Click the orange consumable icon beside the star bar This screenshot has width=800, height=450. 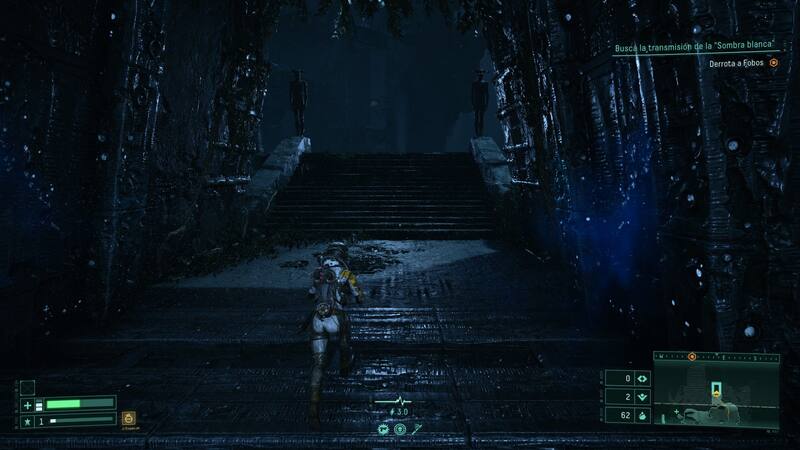point(128,418)
